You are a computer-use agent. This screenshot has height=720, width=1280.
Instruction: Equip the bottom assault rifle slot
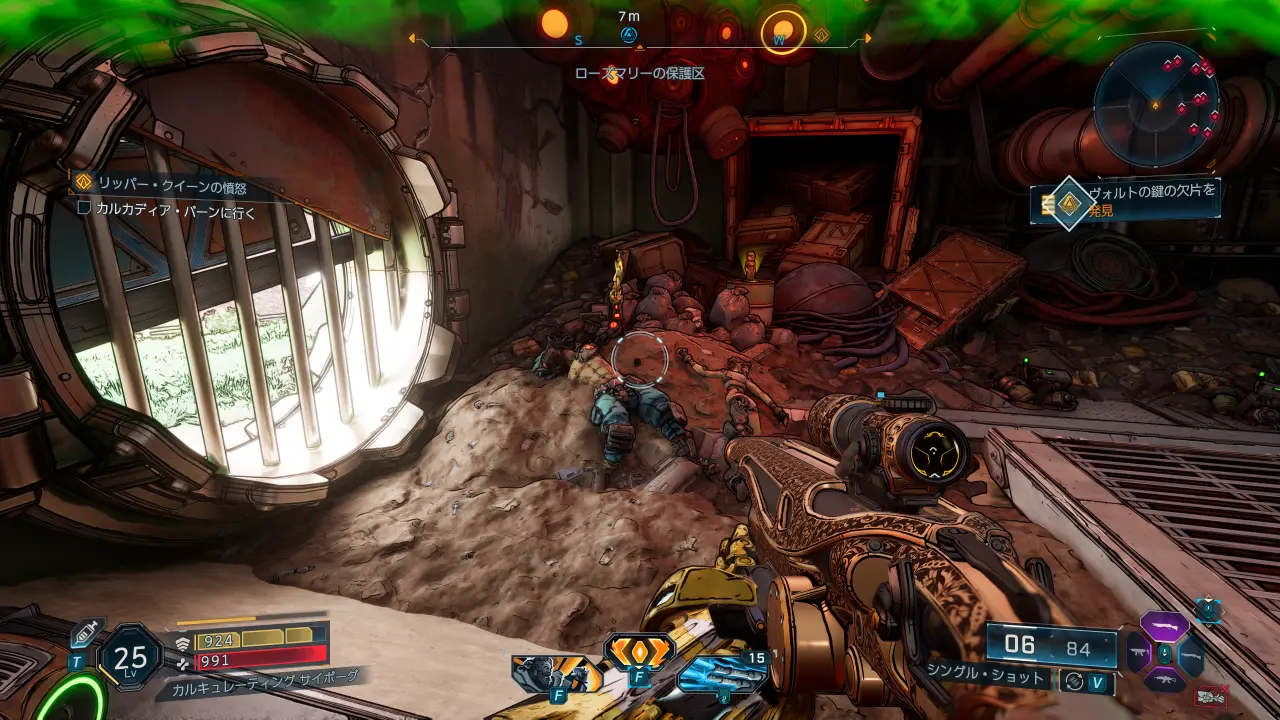pos(1164,681)
